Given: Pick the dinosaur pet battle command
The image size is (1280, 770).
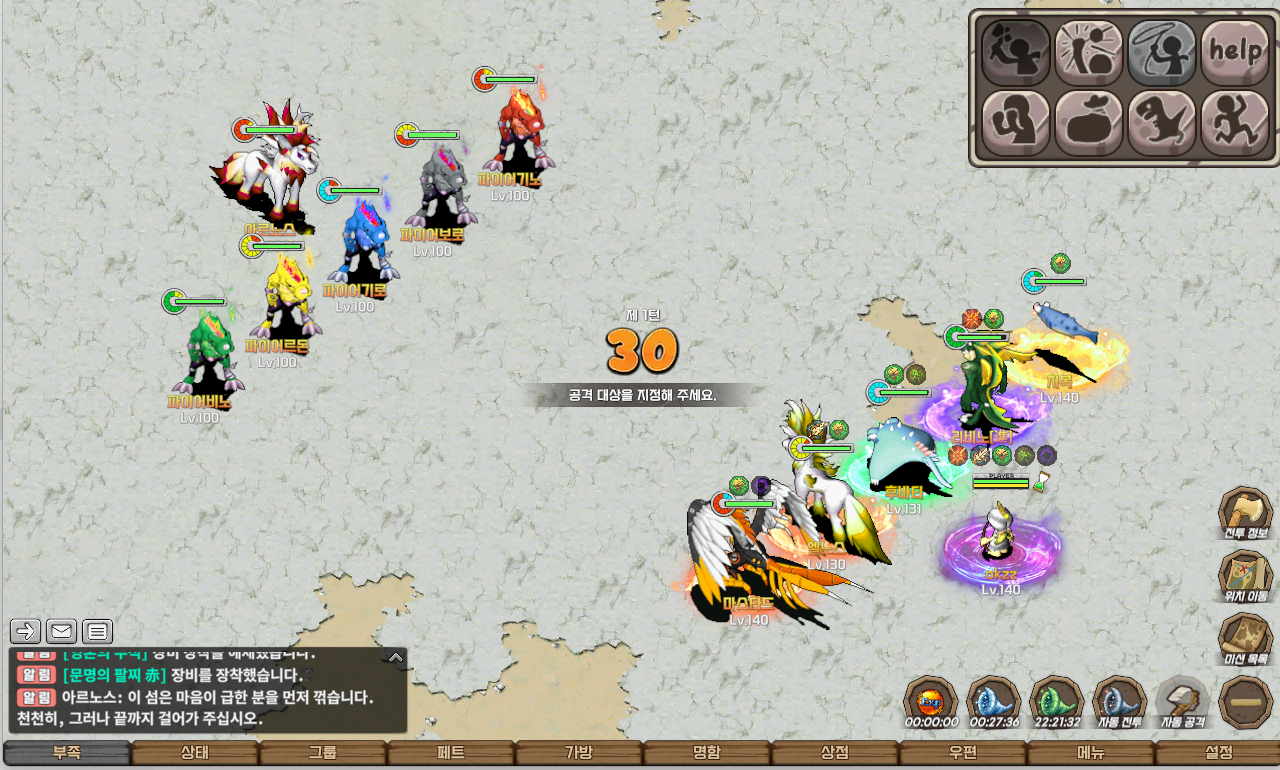Looking at the screenshot, I should coord(1162,122).
